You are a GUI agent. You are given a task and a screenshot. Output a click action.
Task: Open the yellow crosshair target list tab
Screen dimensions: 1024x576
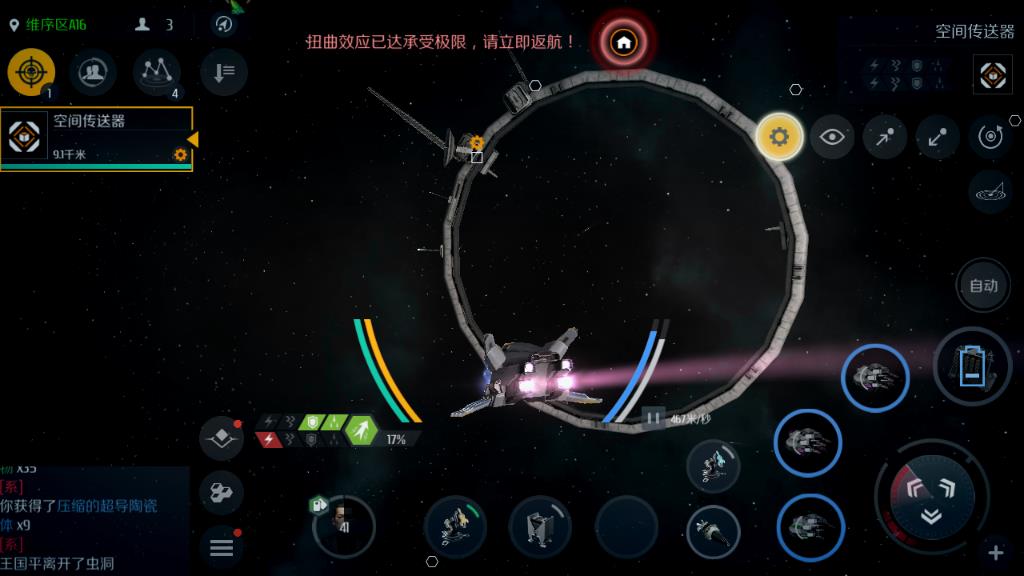31,72
